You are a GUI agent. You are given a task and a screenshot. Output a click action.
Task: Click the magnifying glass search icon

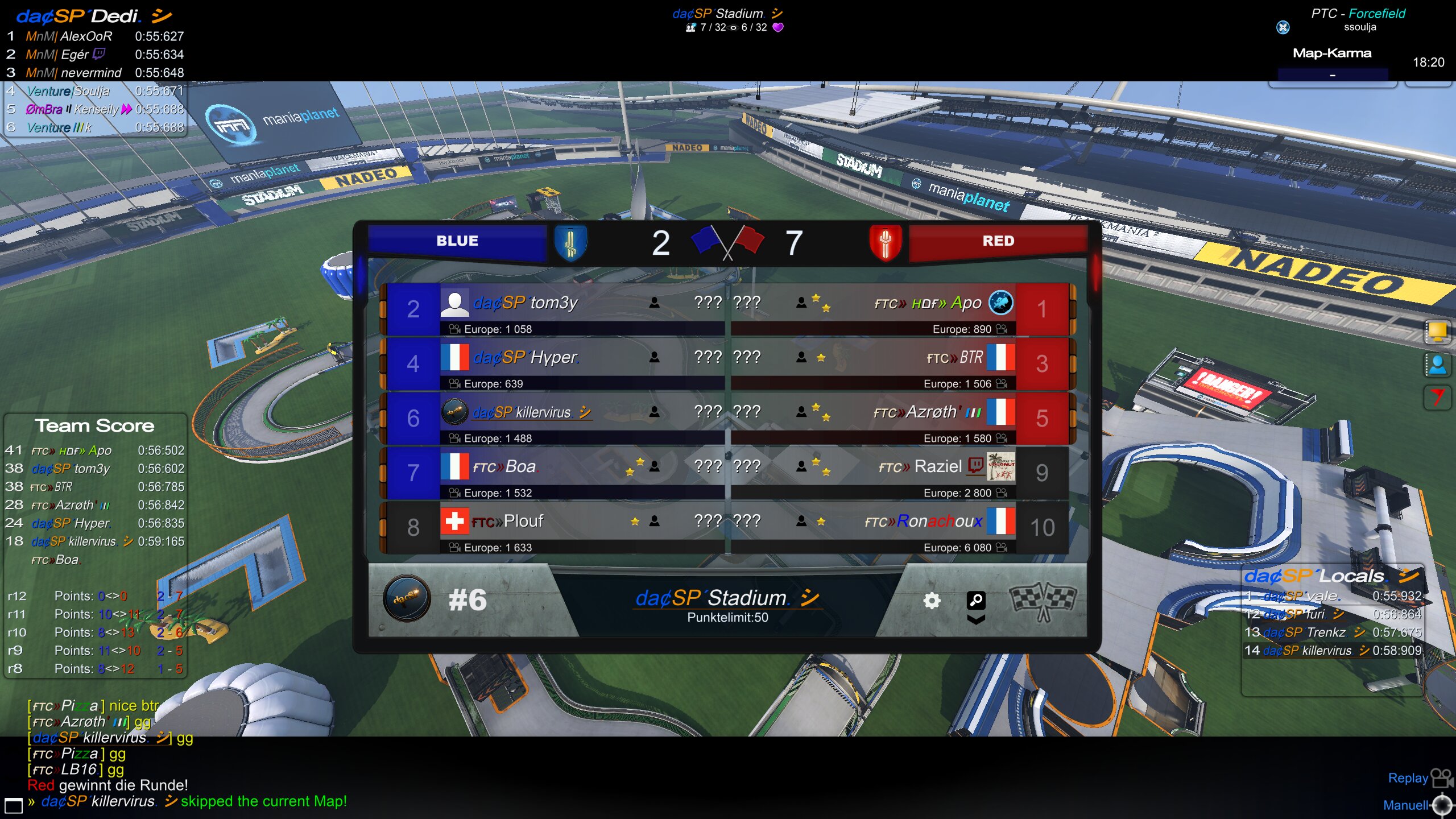coord(976,599)
